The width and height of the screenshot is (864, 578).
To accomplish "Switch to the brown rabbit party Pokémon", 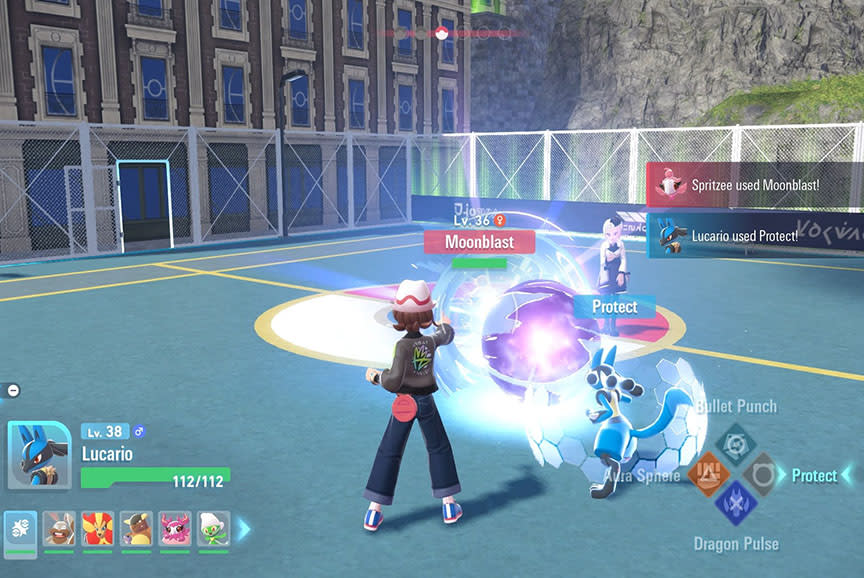I will (59, 528).
